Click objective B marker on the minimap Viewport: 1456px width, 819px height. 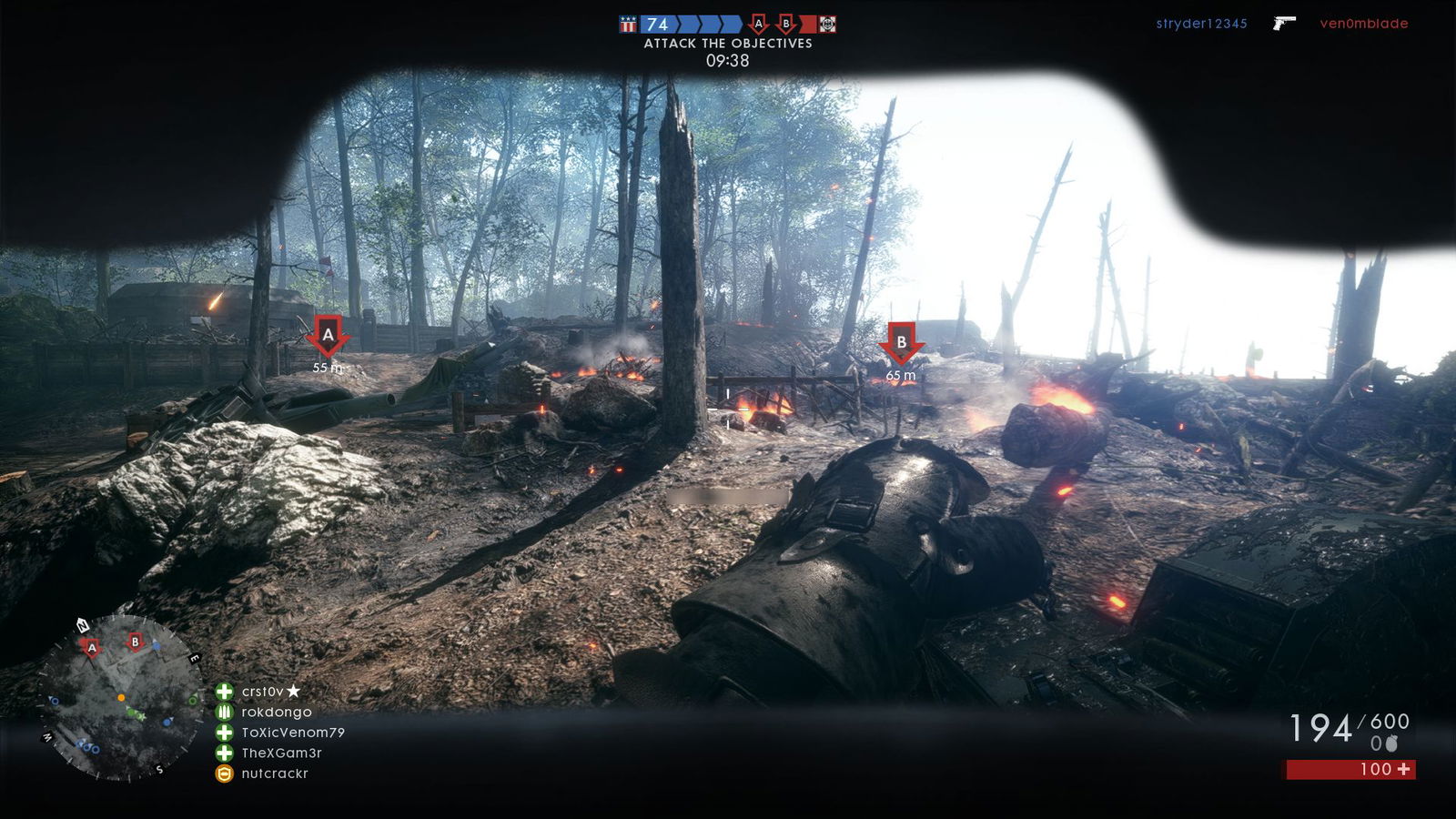(135, 642)
